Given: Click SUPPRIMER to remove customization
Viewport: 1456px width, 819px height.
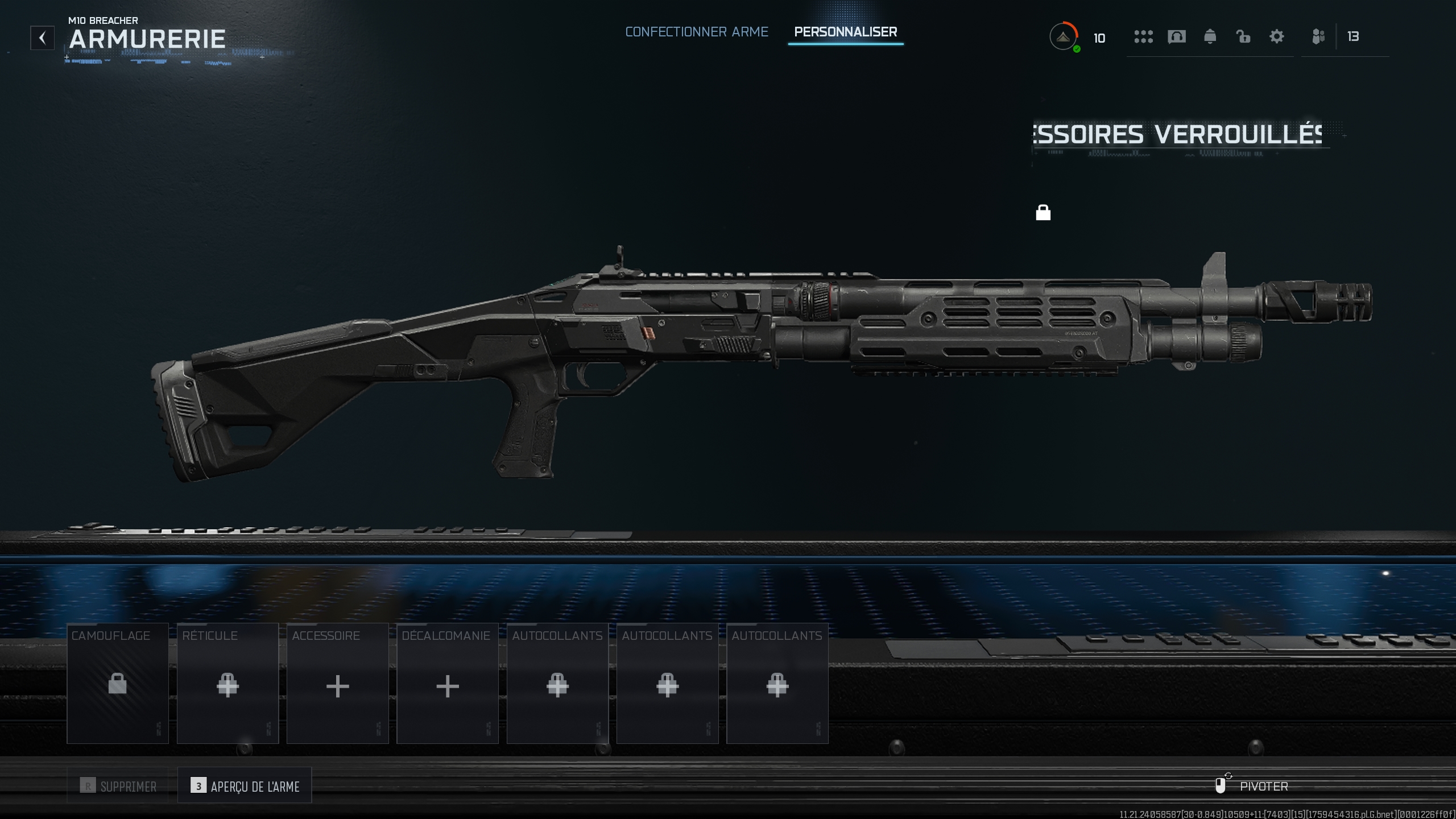Looking at the screenshot, I should 118,785.
